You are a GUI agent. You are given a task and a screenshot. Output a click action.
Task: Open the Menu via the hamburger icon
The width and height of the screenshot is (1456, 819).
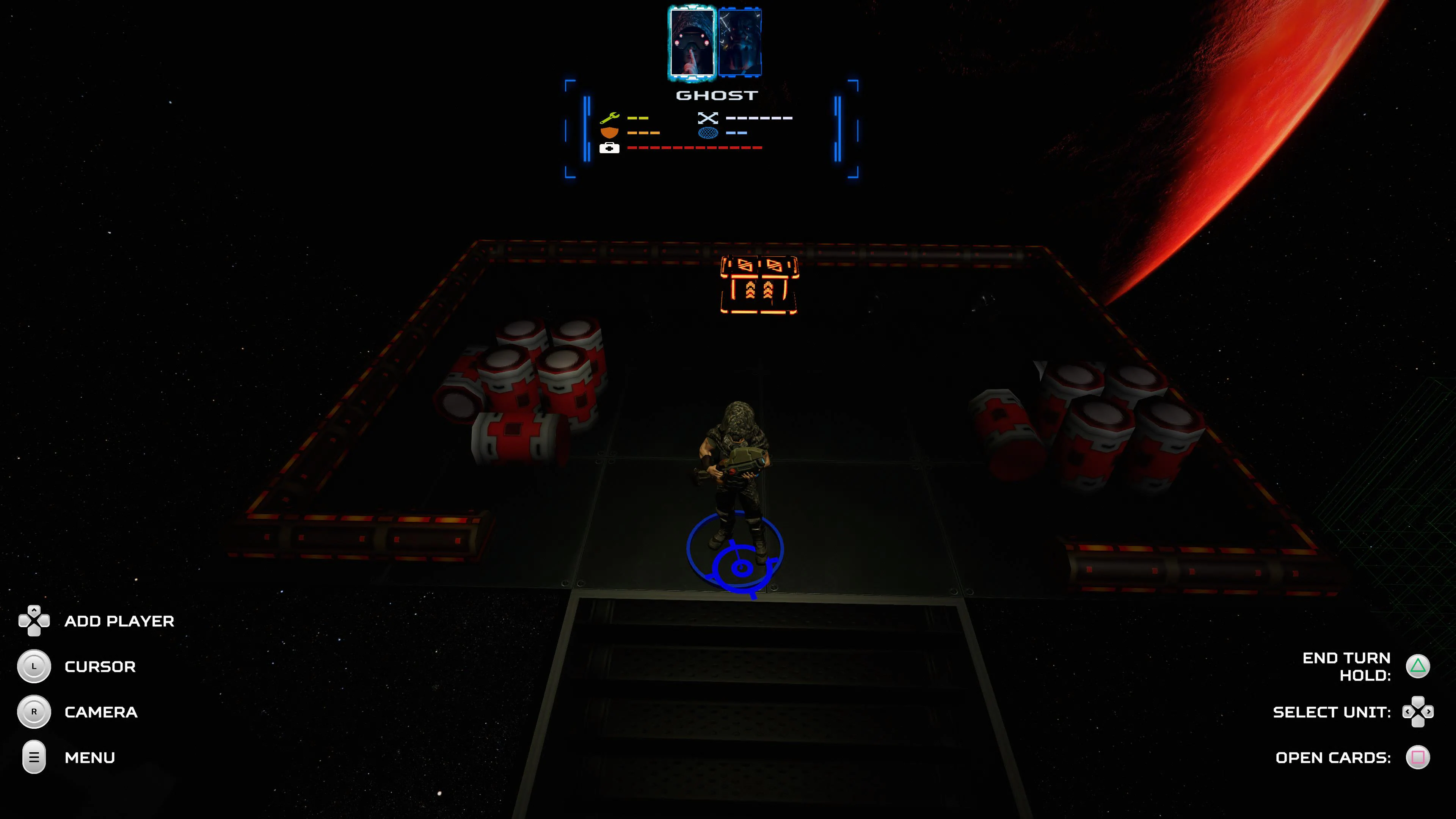[x=34, y=757]
